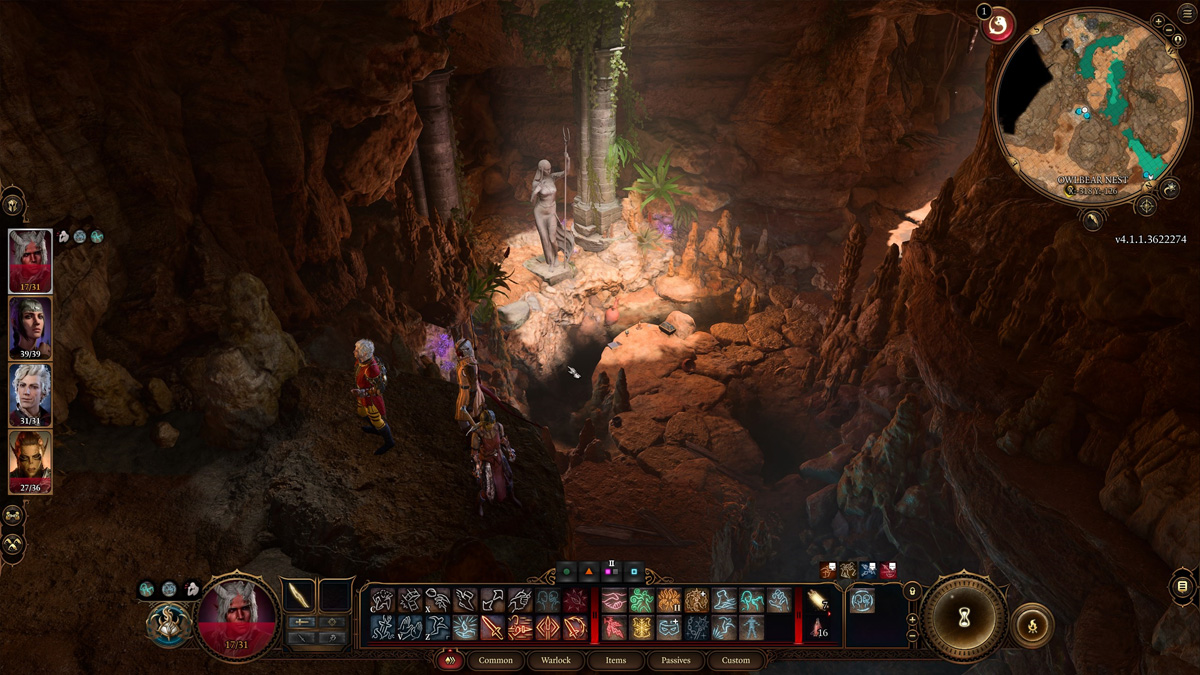Select the red-haired tiefling portrait in party list
Screen dimensions: 1200x675
click(30, 260)
